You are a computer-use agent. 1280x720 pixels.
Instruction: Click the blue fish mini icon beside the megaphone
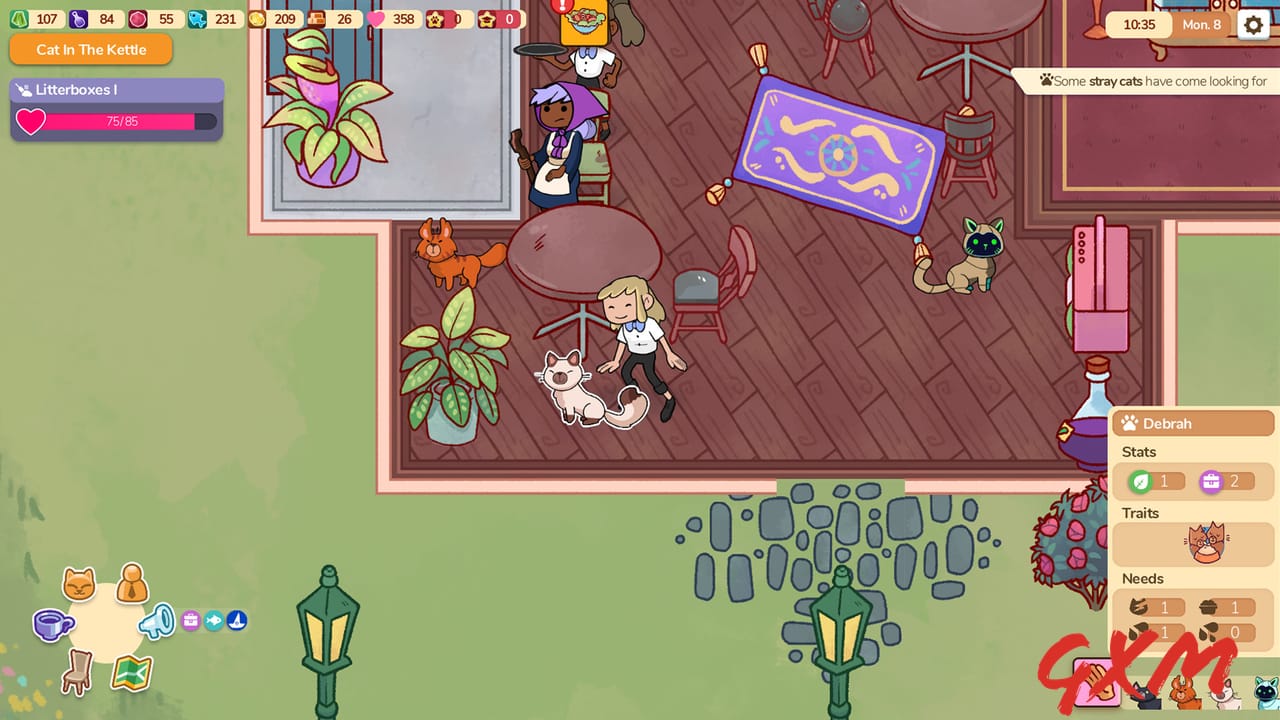tap(215, 621)
